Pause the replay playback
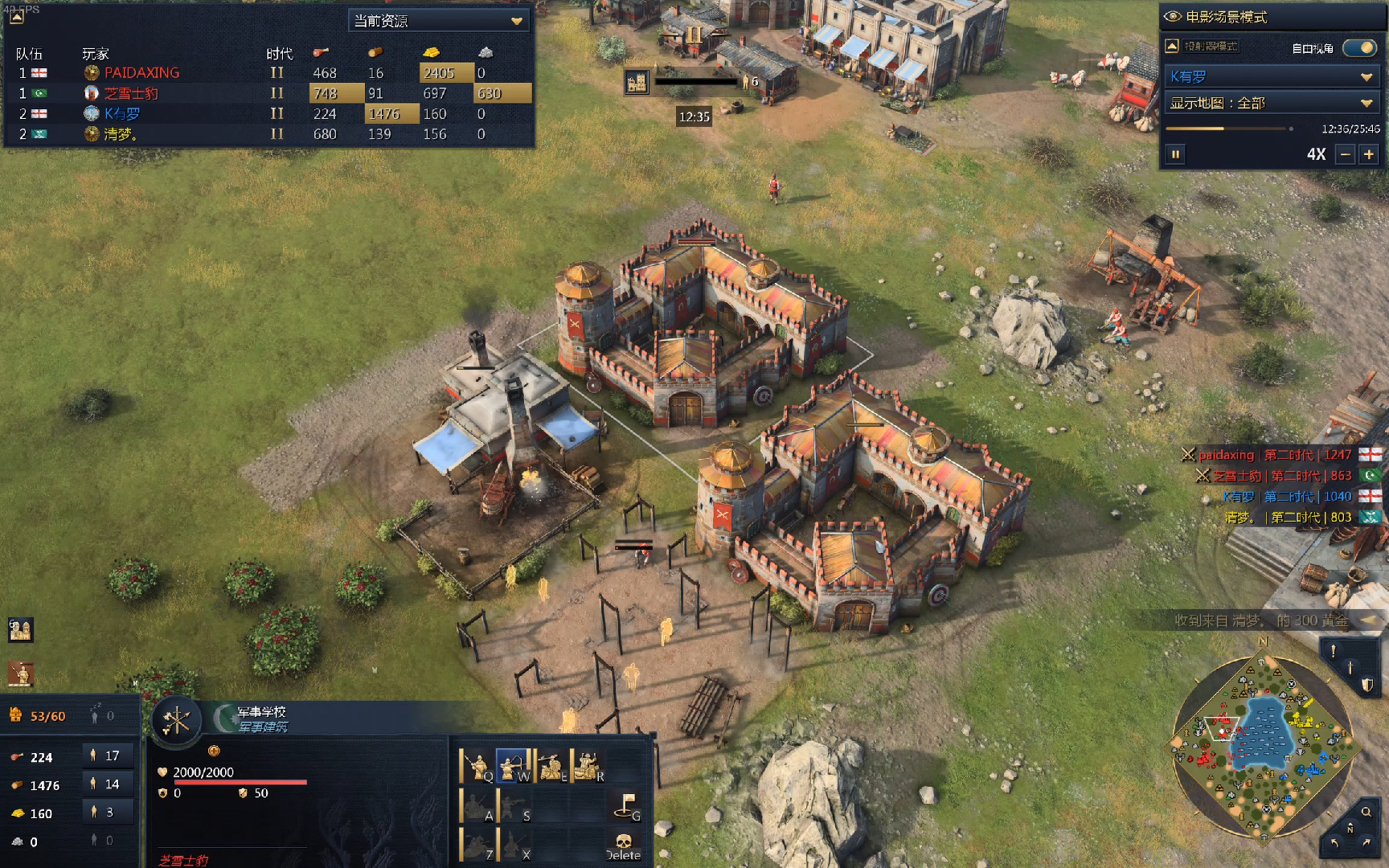Screen dimensions: 1389x868 [x=1175, y=154]
